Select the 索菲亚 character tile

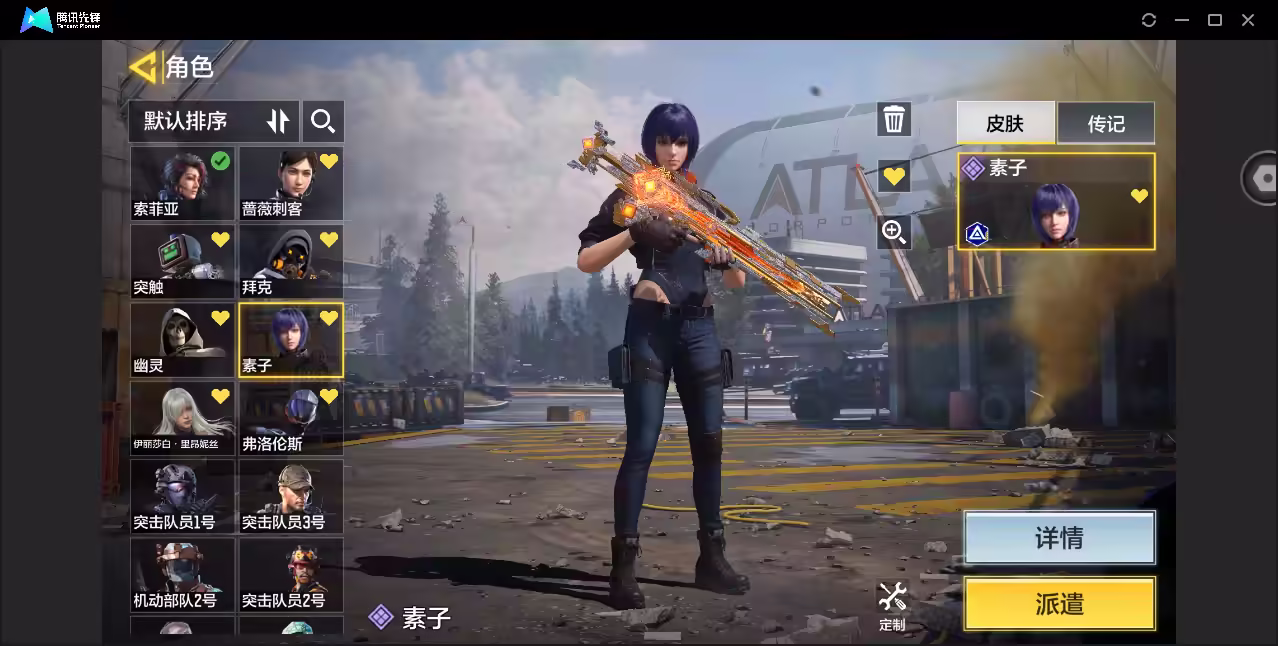182,184
